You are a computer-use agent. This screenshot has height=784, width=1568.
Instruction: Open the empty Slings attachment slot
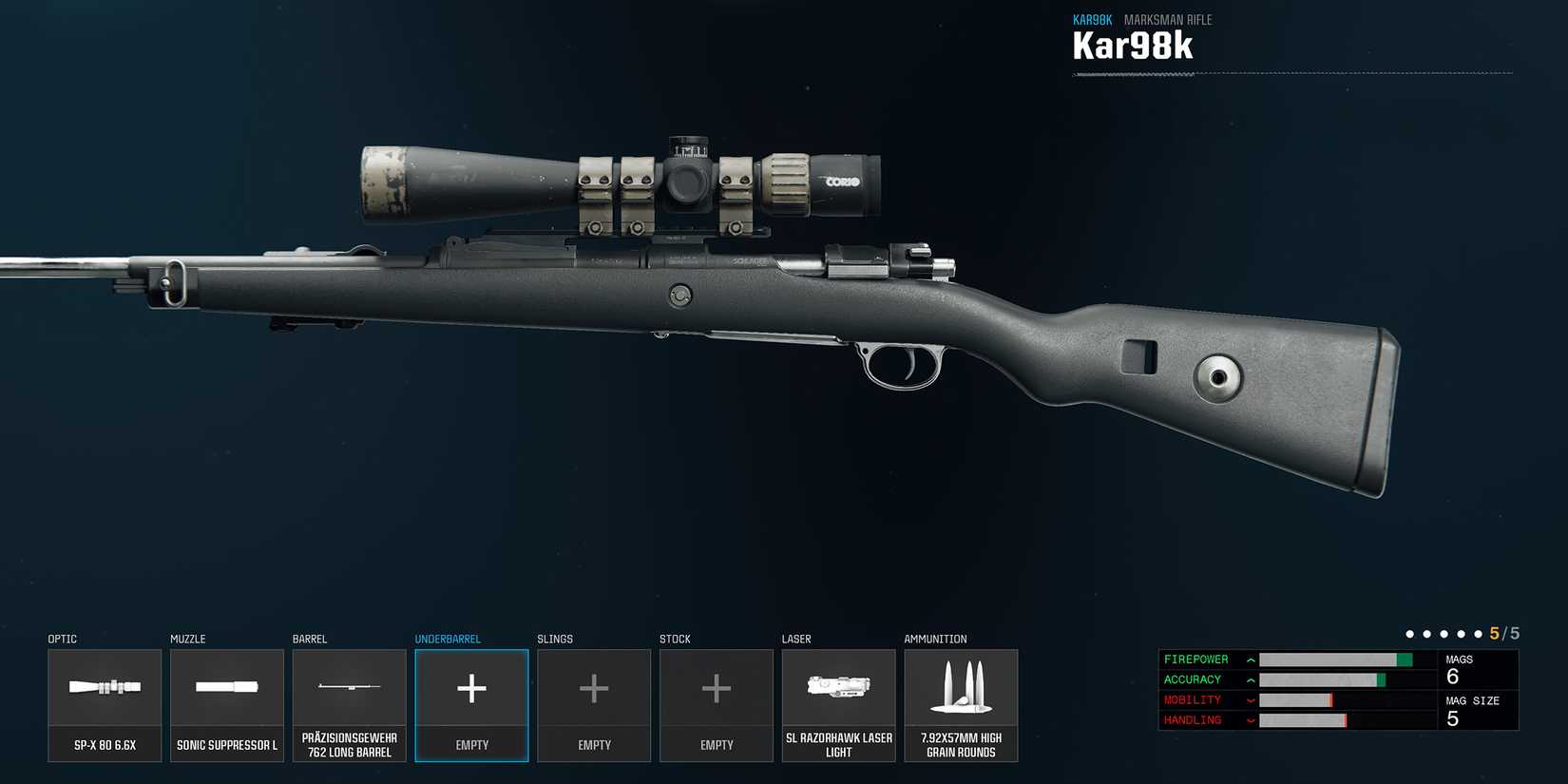tap(594, 705)
